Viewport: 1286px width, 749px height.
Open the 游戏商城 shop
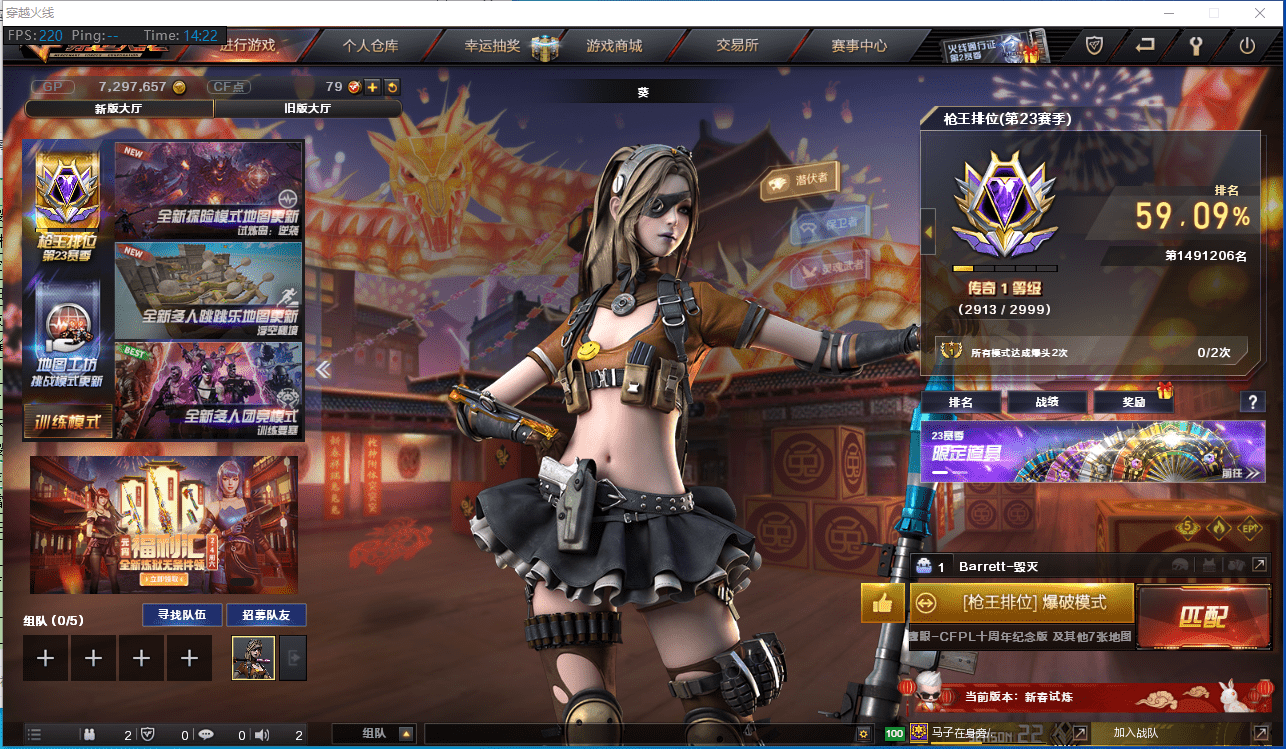pos(614,45)
